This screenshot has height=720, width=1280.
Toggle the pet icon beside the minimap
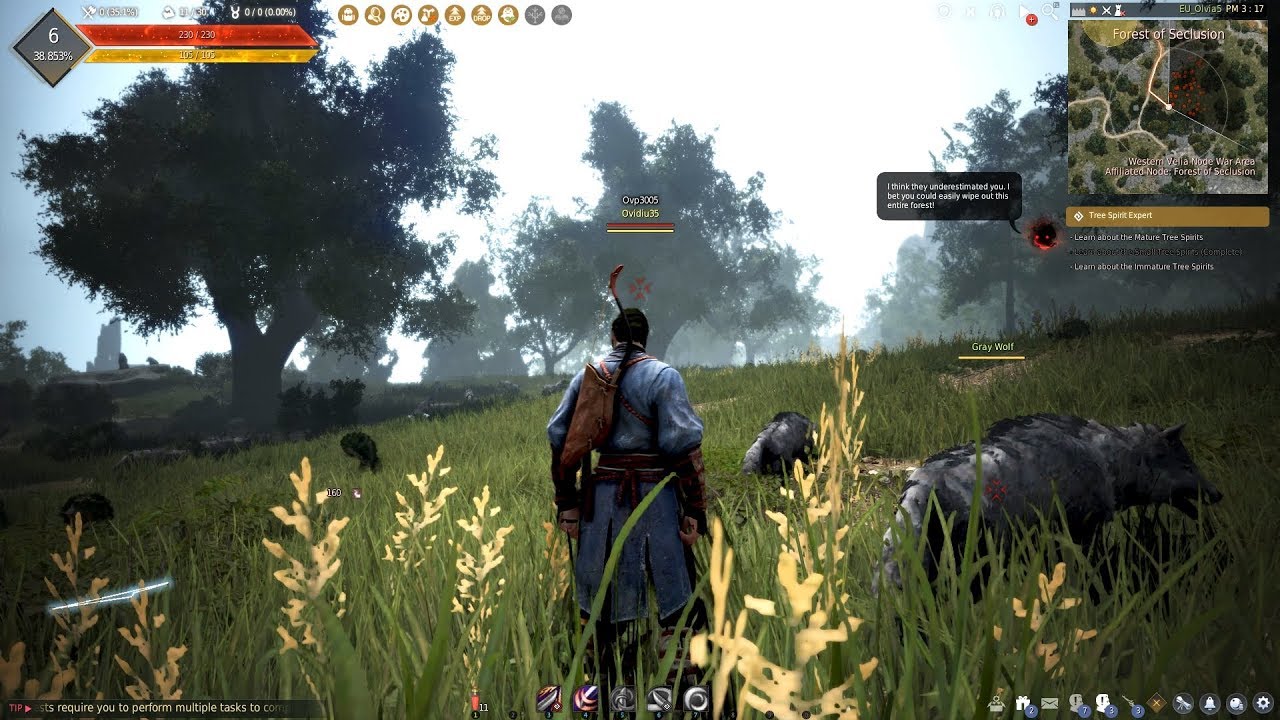coord(1119,11)
